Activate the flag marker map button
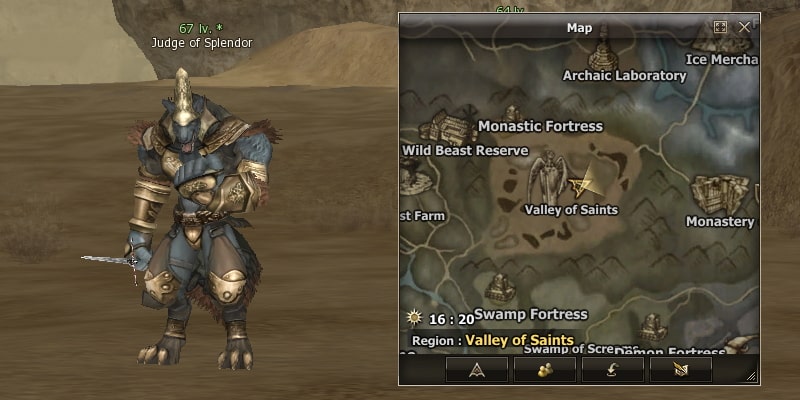 (x=680, y=369)
